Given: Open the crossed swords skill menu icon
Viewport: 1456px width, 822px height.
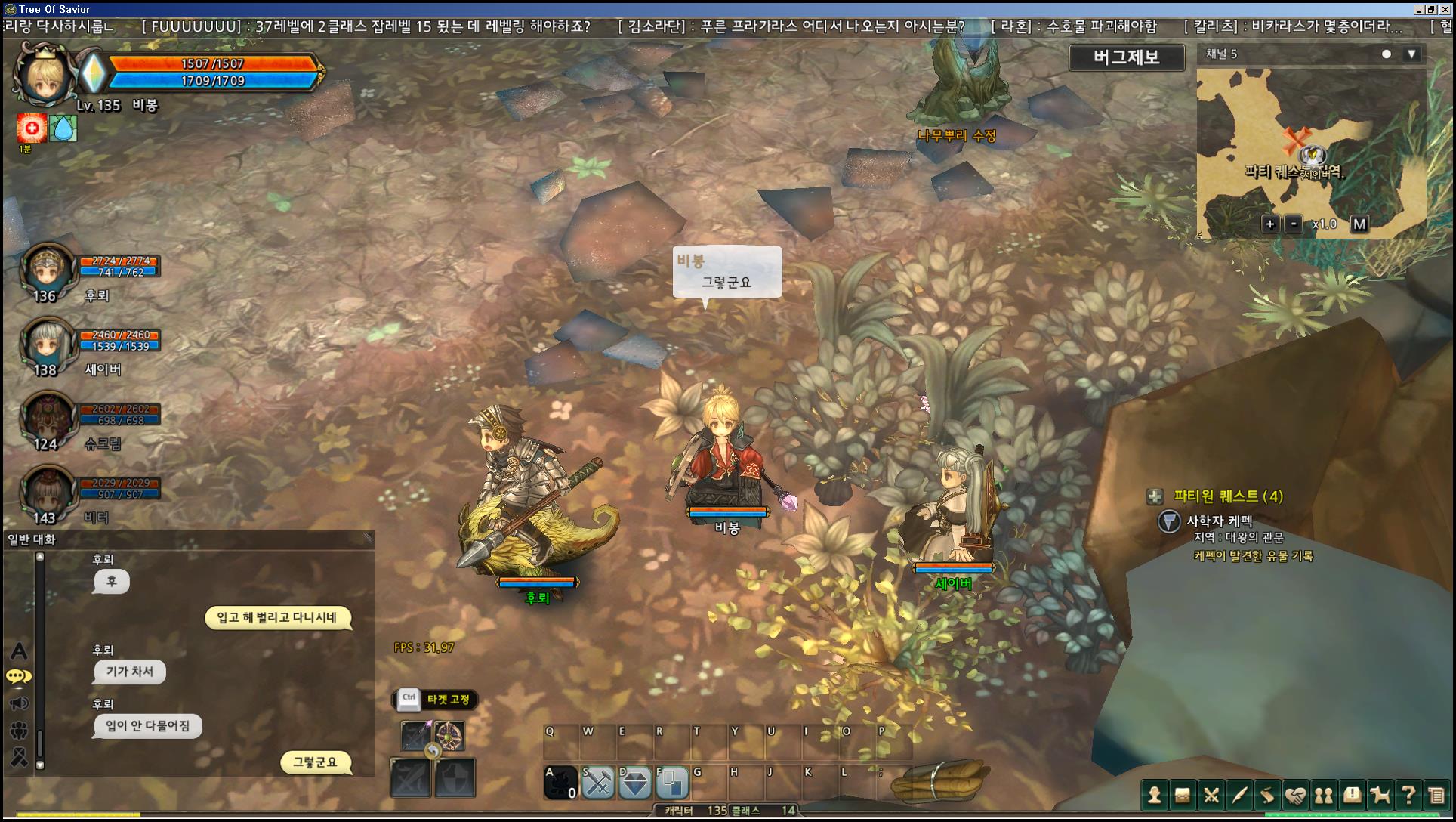Looking at the screenshot, I should pyautogui.click(x=1211, y=795).
